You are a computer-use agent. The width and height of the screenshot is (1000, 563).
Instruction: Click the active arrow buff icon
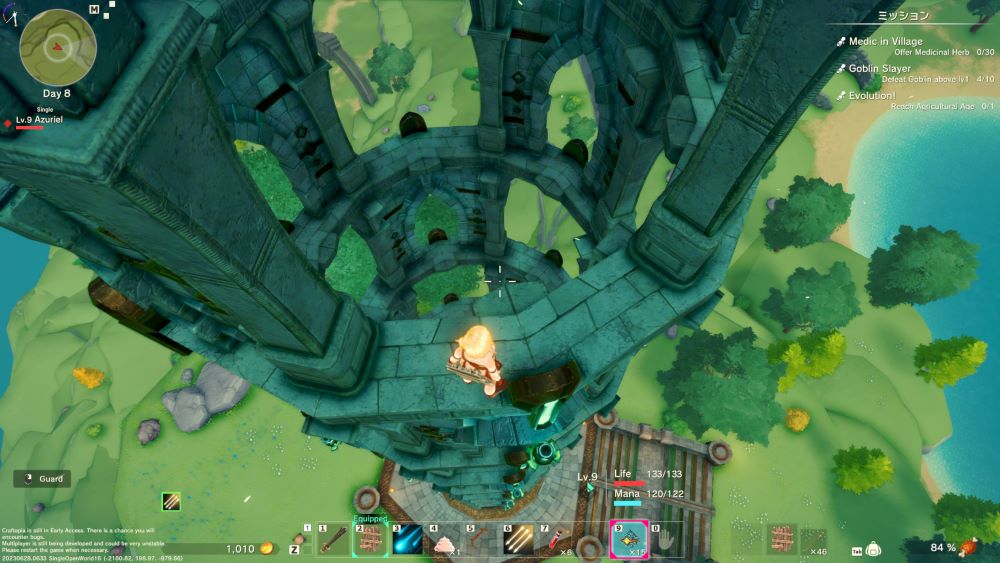[x=171, y=501]
